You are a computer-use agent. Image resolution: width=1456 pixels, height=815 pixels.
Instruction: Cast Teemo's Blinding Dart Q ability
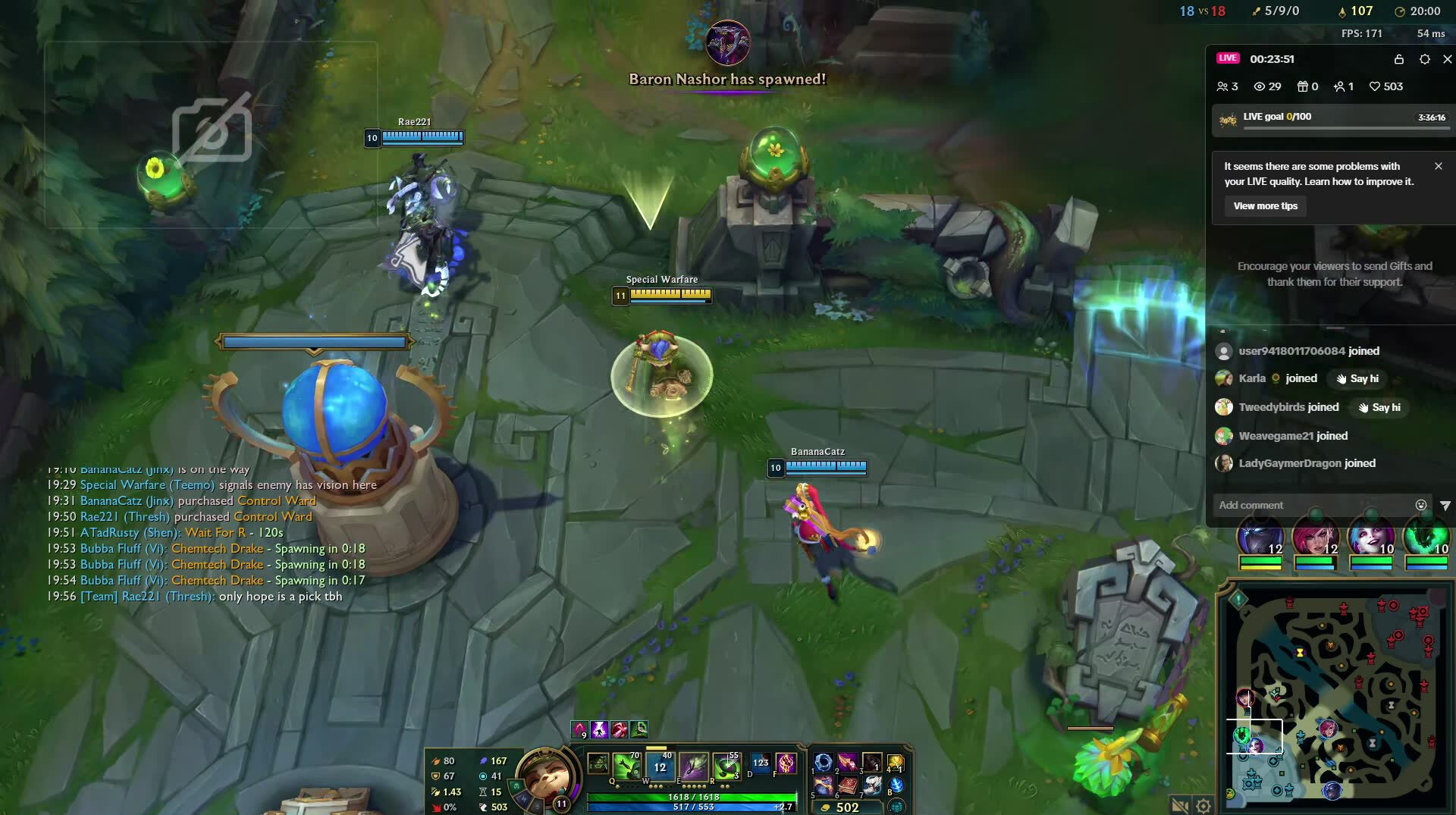pyautogui.click(x=627, y=766)
